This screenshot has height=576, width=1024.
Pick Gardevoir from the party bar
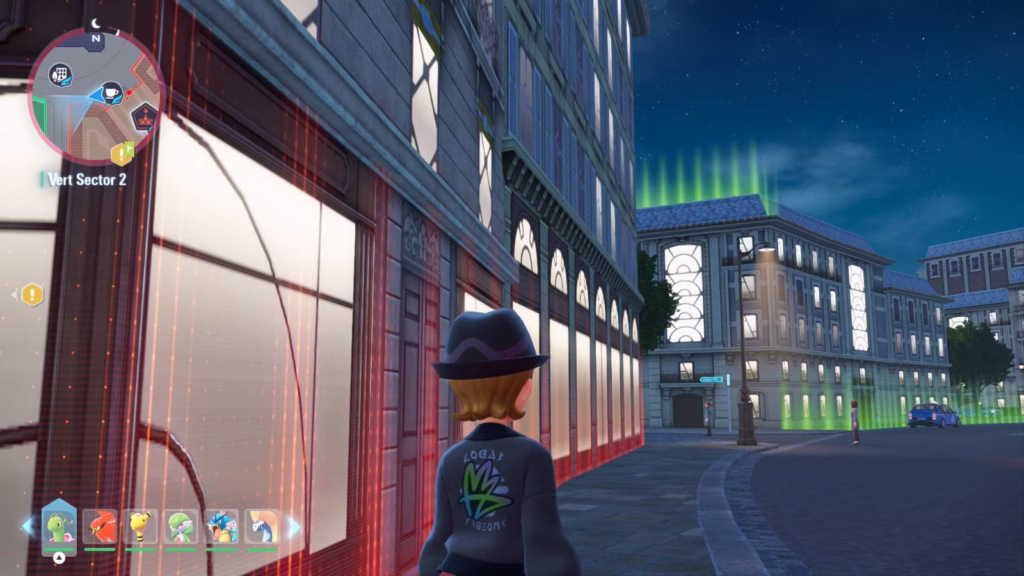[x=181, y=526]
